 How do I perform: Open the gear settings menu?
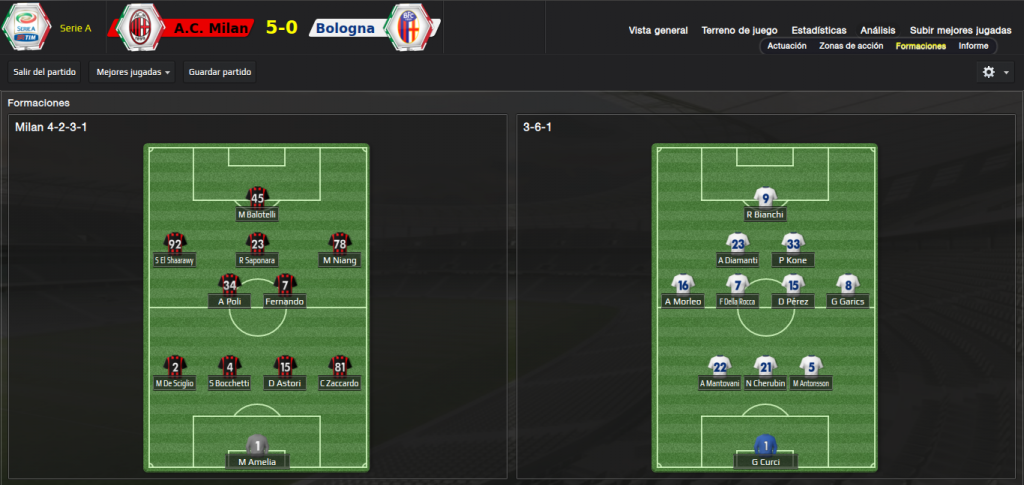click(995, 72)
